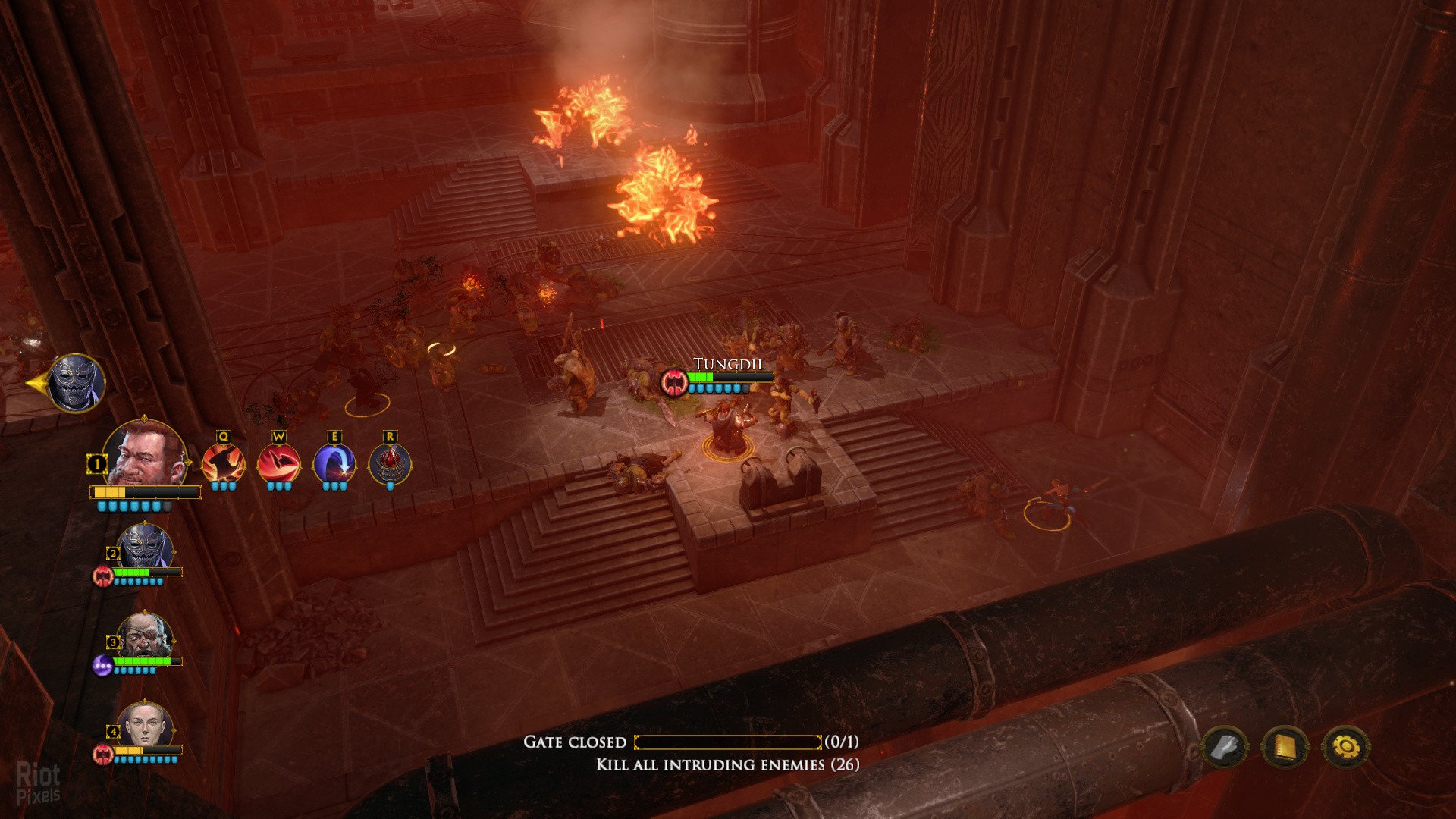
Task: Select Tungdil's bearded hero portrait
Action: (x=144, y=453)
